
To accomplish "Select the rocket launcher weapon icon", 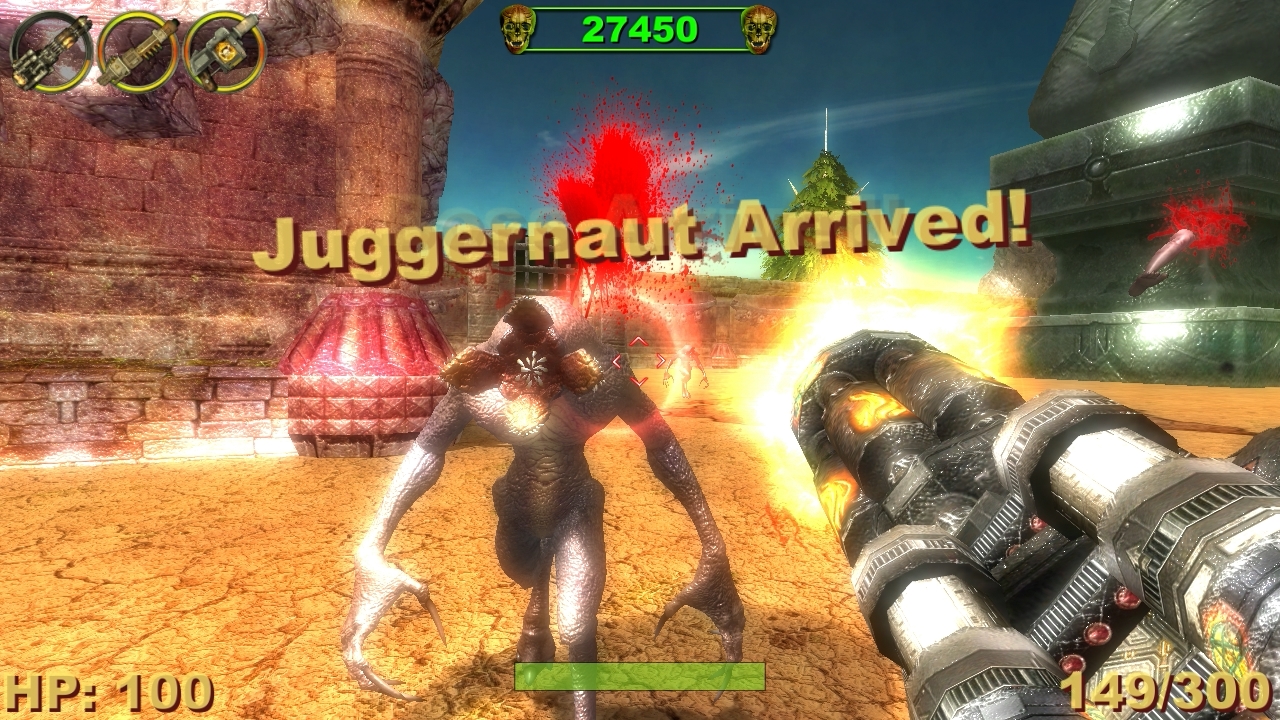I will [x=135, y=50].
